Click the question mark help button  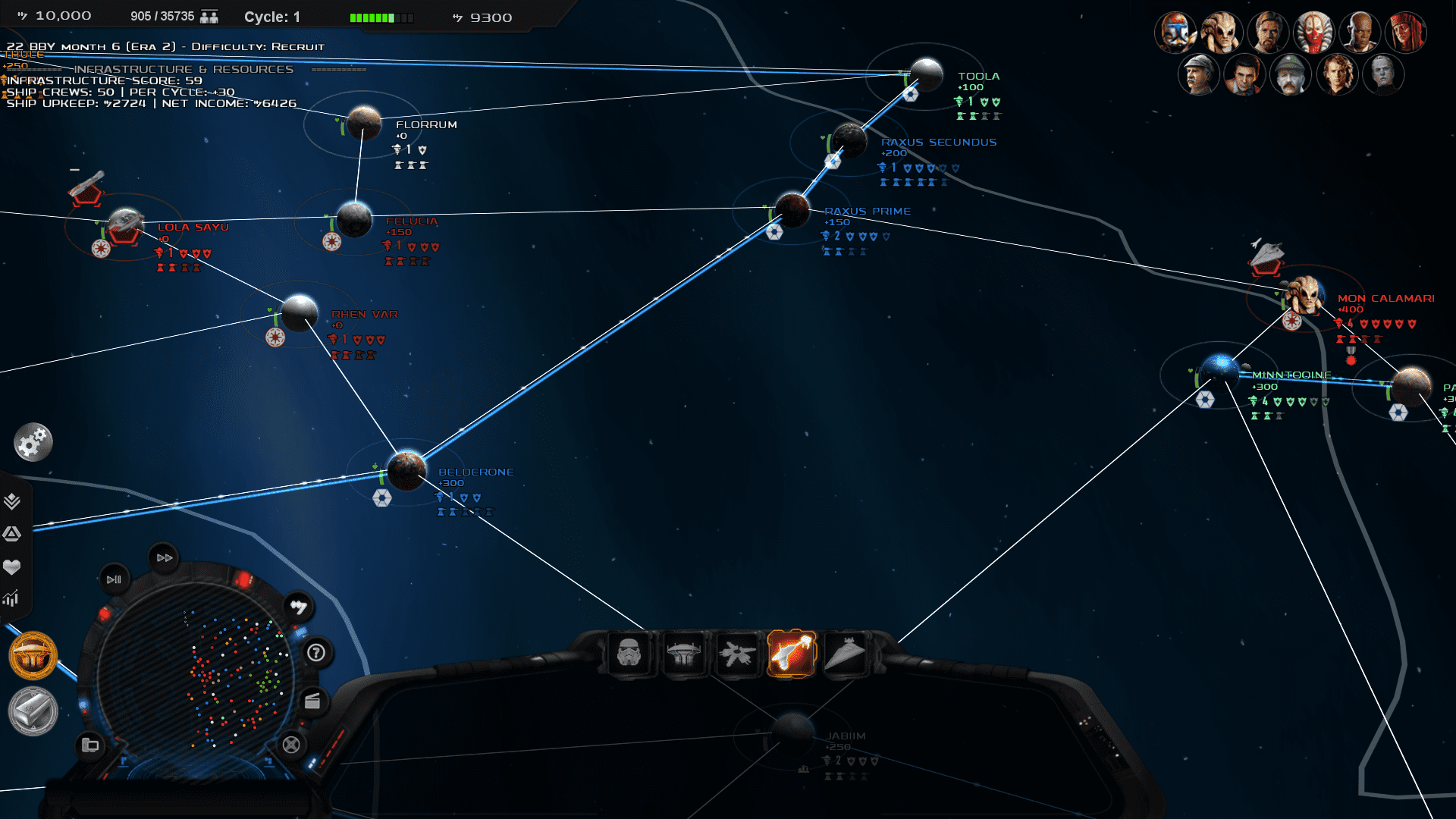316,652
